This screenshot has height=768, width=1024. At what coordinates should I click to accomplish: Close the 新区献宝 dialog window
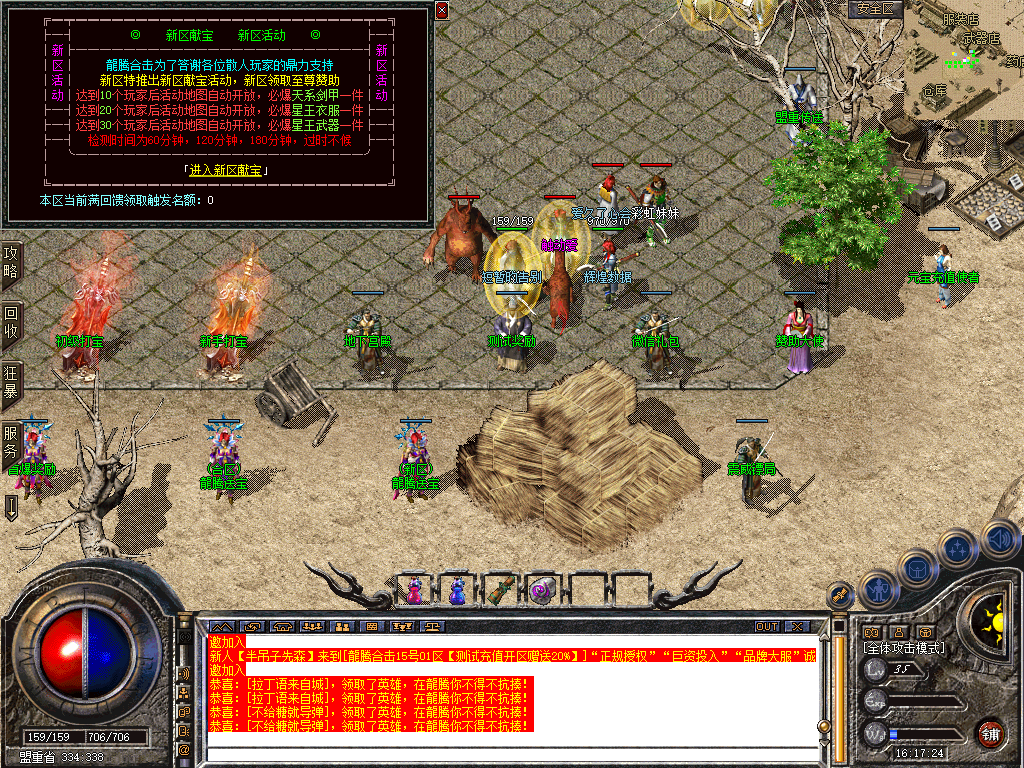pyautogui.click(x=442, y=10)
